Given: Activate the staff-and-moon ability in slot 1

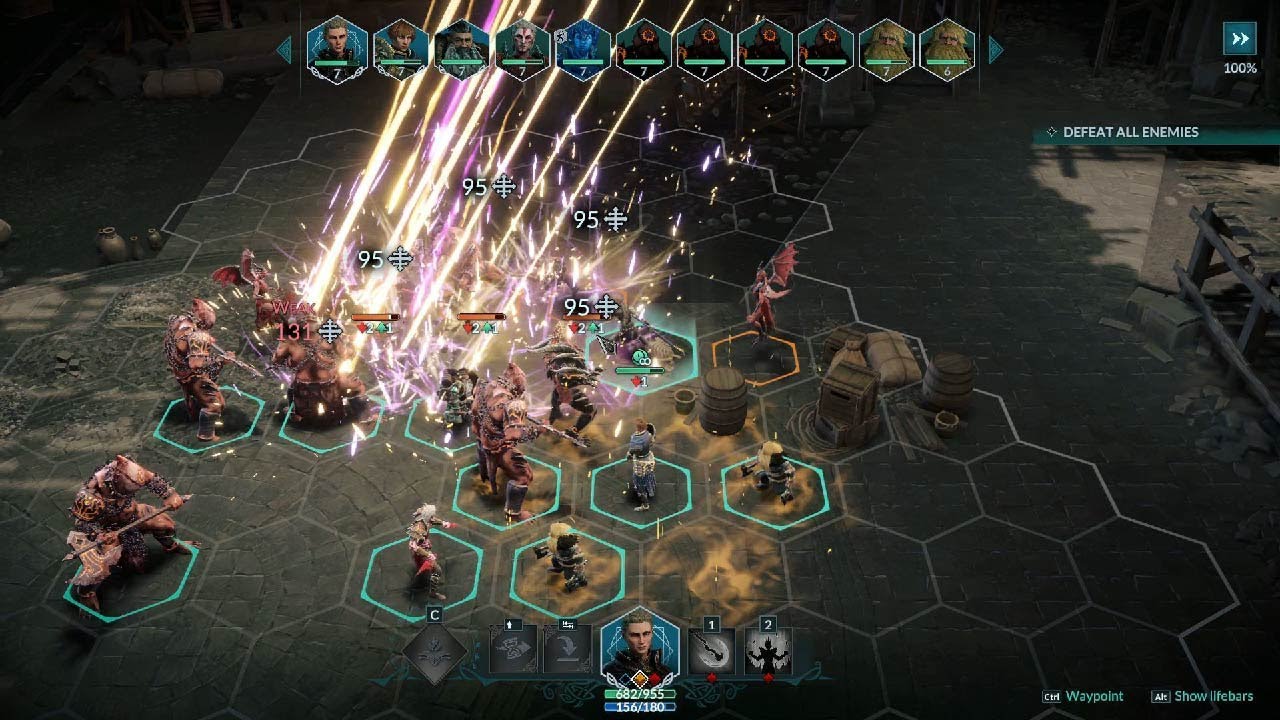Looking at the screenshot, I should [712, 651].
